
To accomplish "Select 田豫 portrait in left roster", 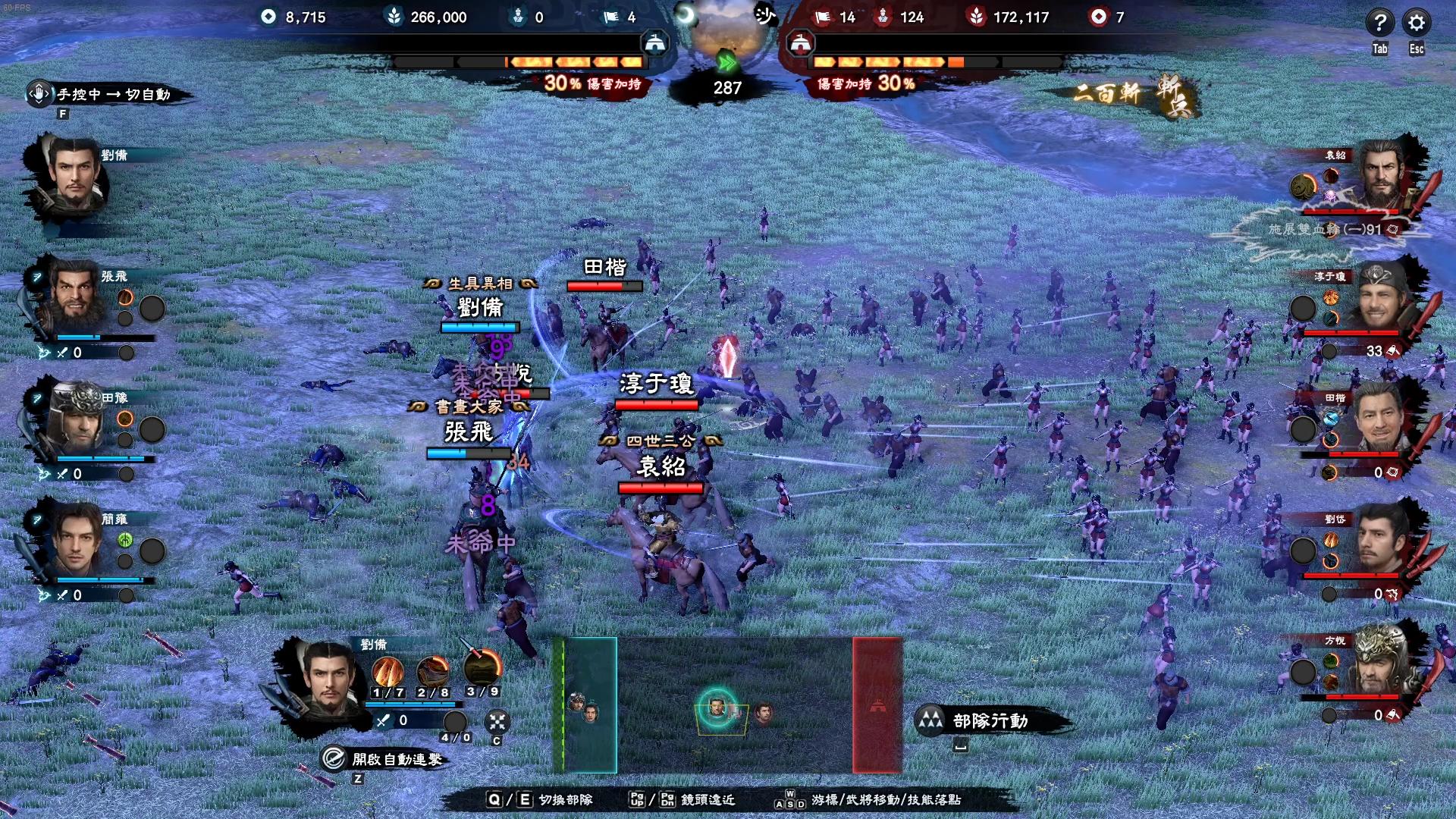I will pyautogui.click(x=76, y=419).
